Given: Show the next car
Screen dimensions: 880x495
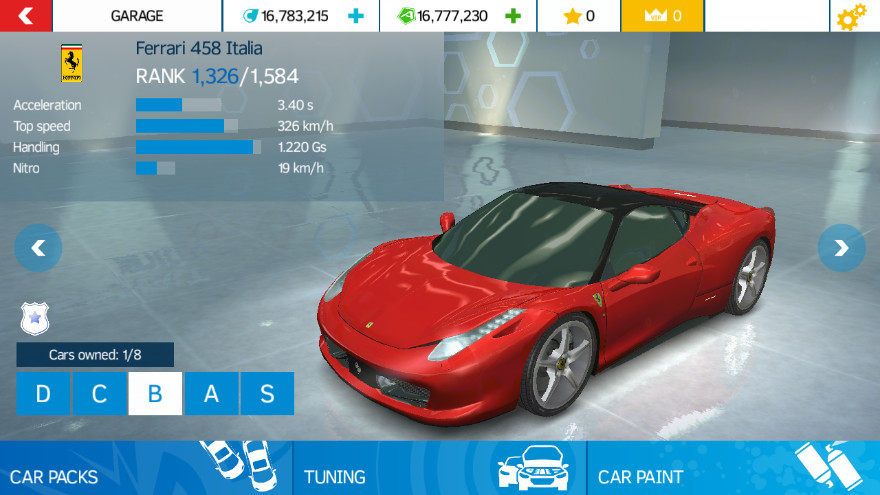Looking at the screenshot, I should pos(841,248).
